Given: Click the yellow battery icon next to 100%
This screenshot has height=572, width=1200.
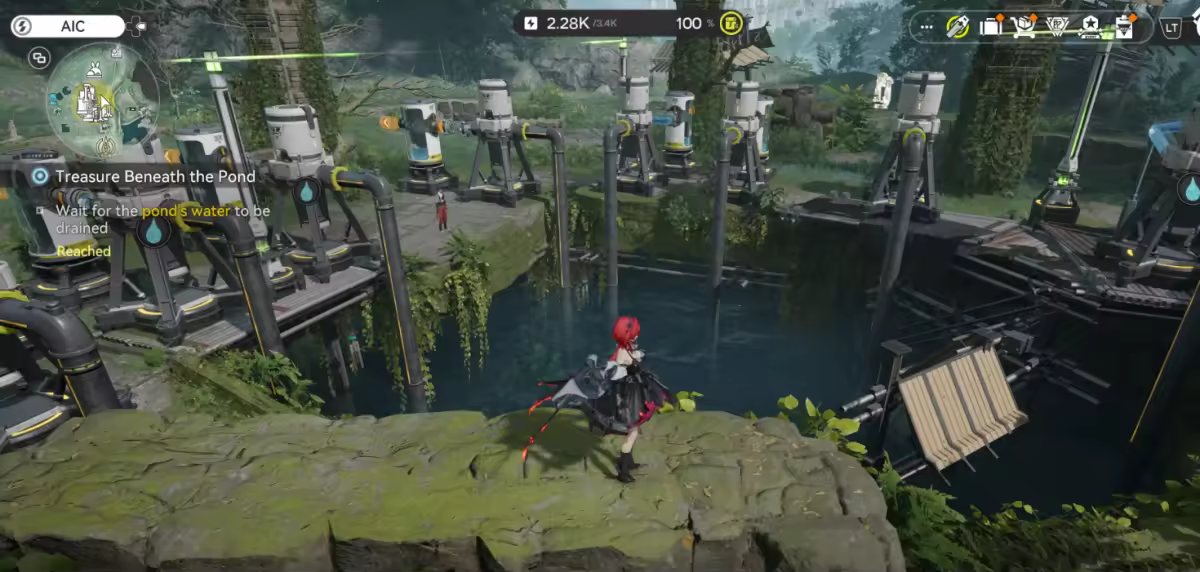Looking at the screenshot, I should (x=732, y=24).
